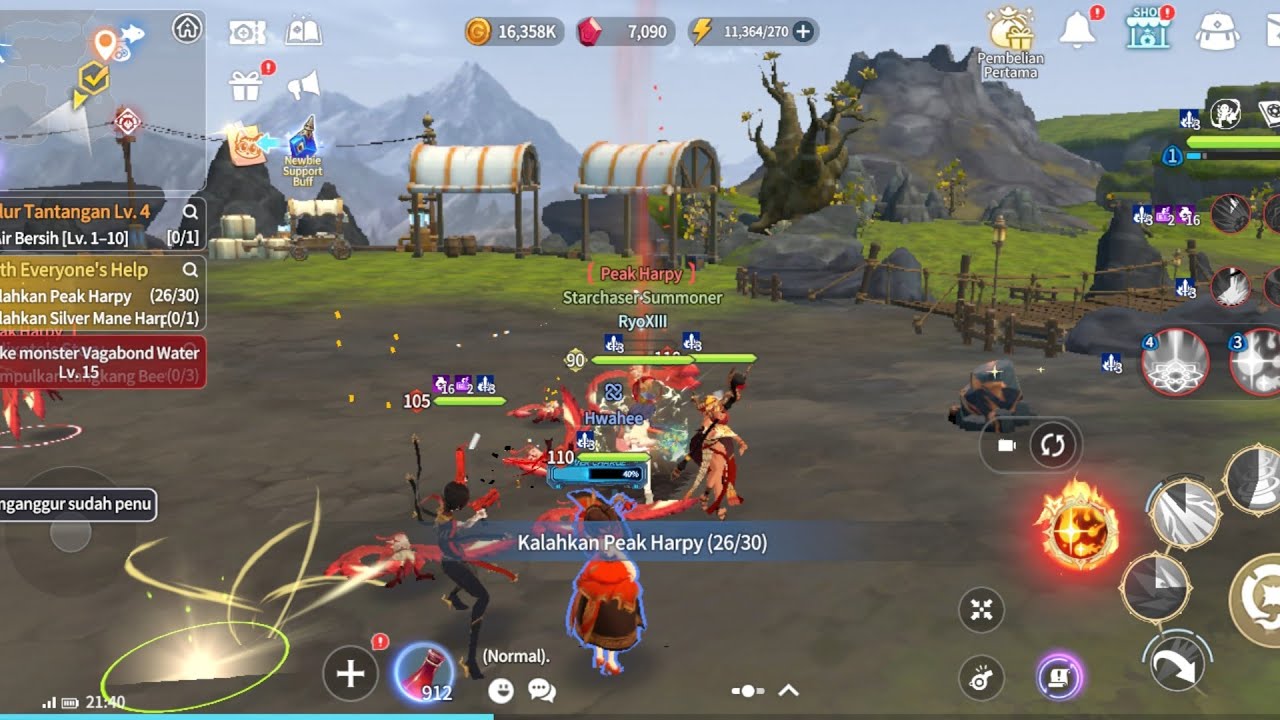Open the plus quick menu button
The image size is (1280, 720).
[x=350, y=673]
